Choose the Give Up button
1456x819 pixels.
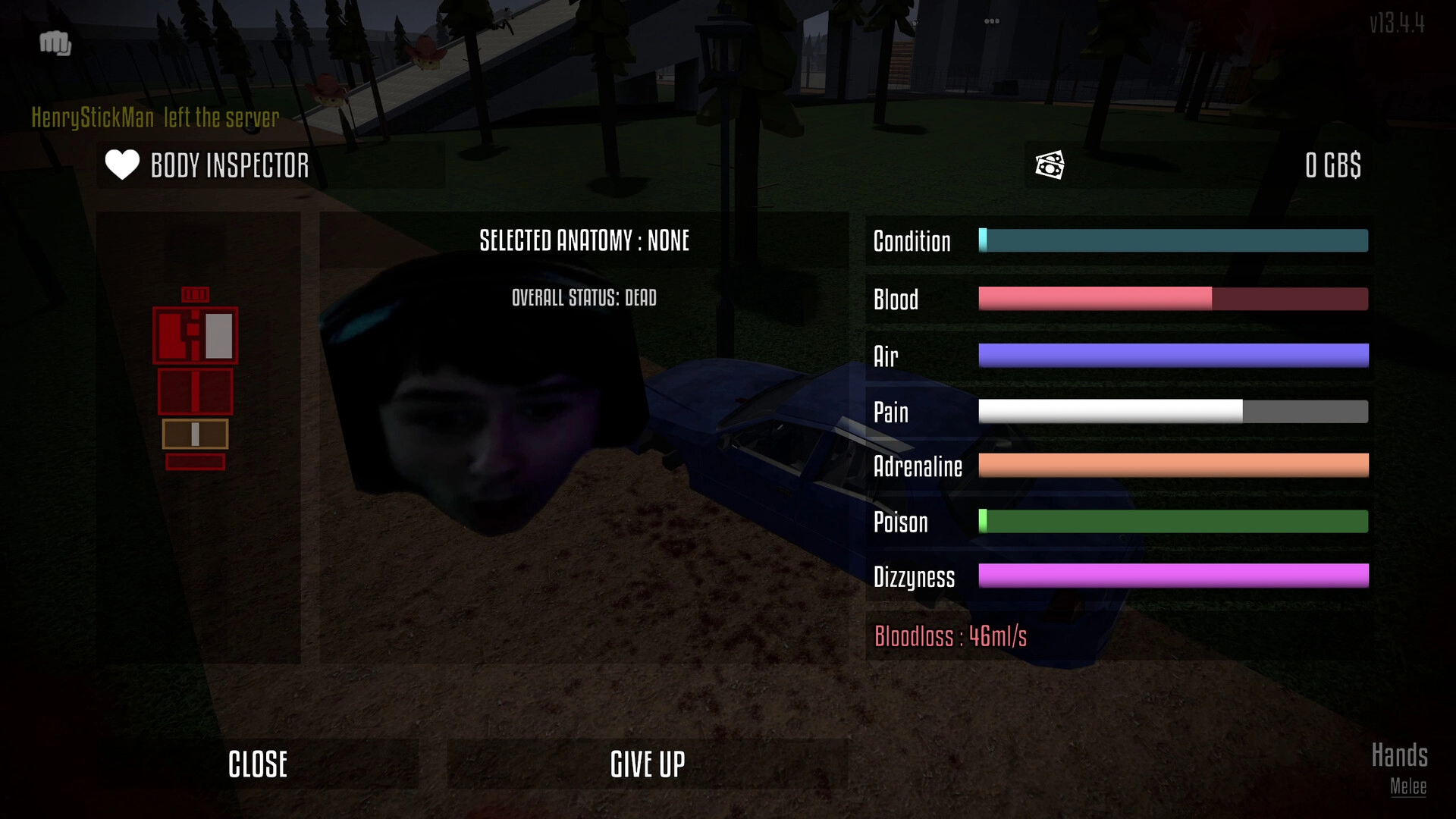pos(648,764)
